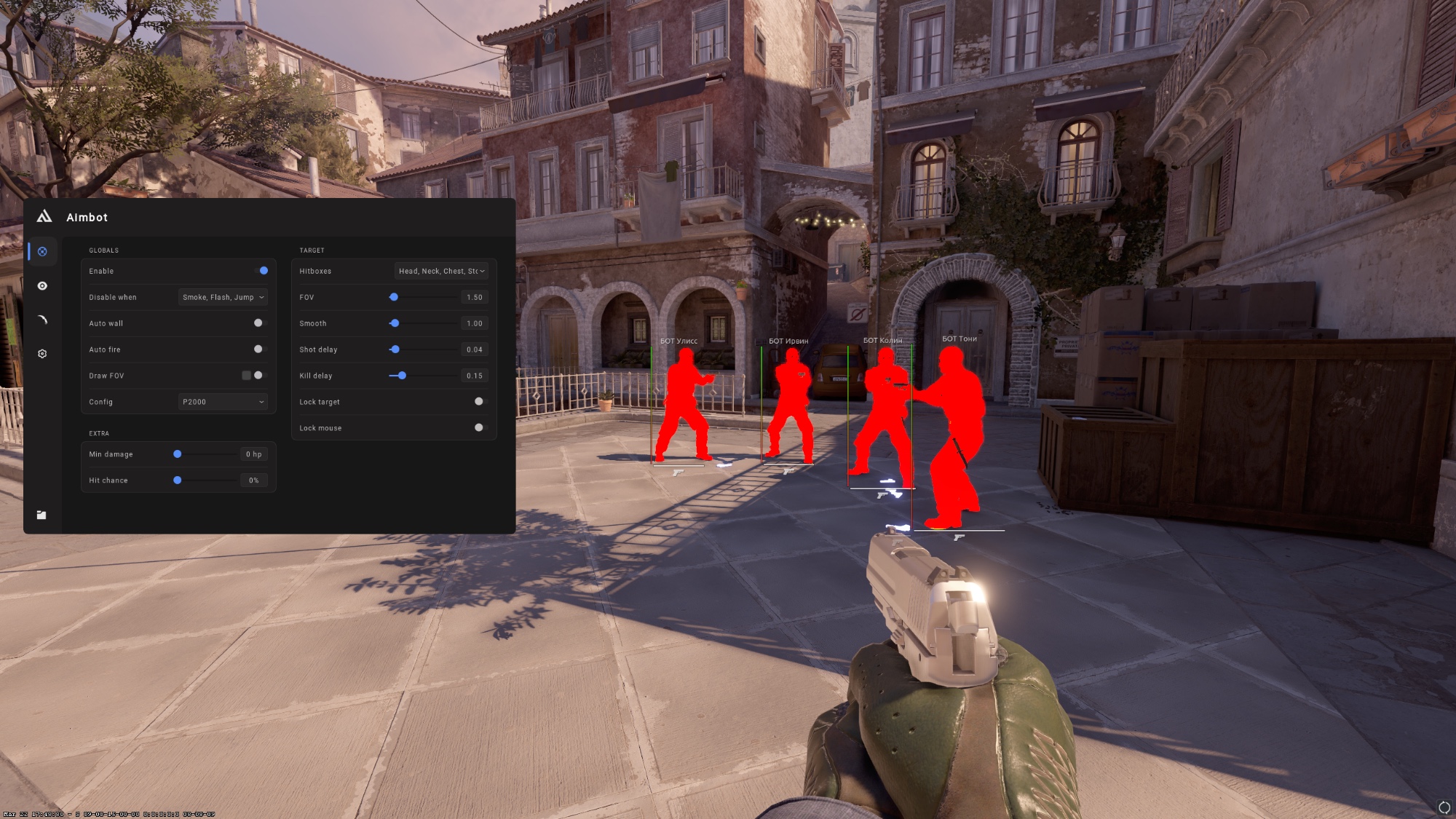Disable the Enable aimbot toggle
This screenshot has width=1456, height=819.
point(263,271)
